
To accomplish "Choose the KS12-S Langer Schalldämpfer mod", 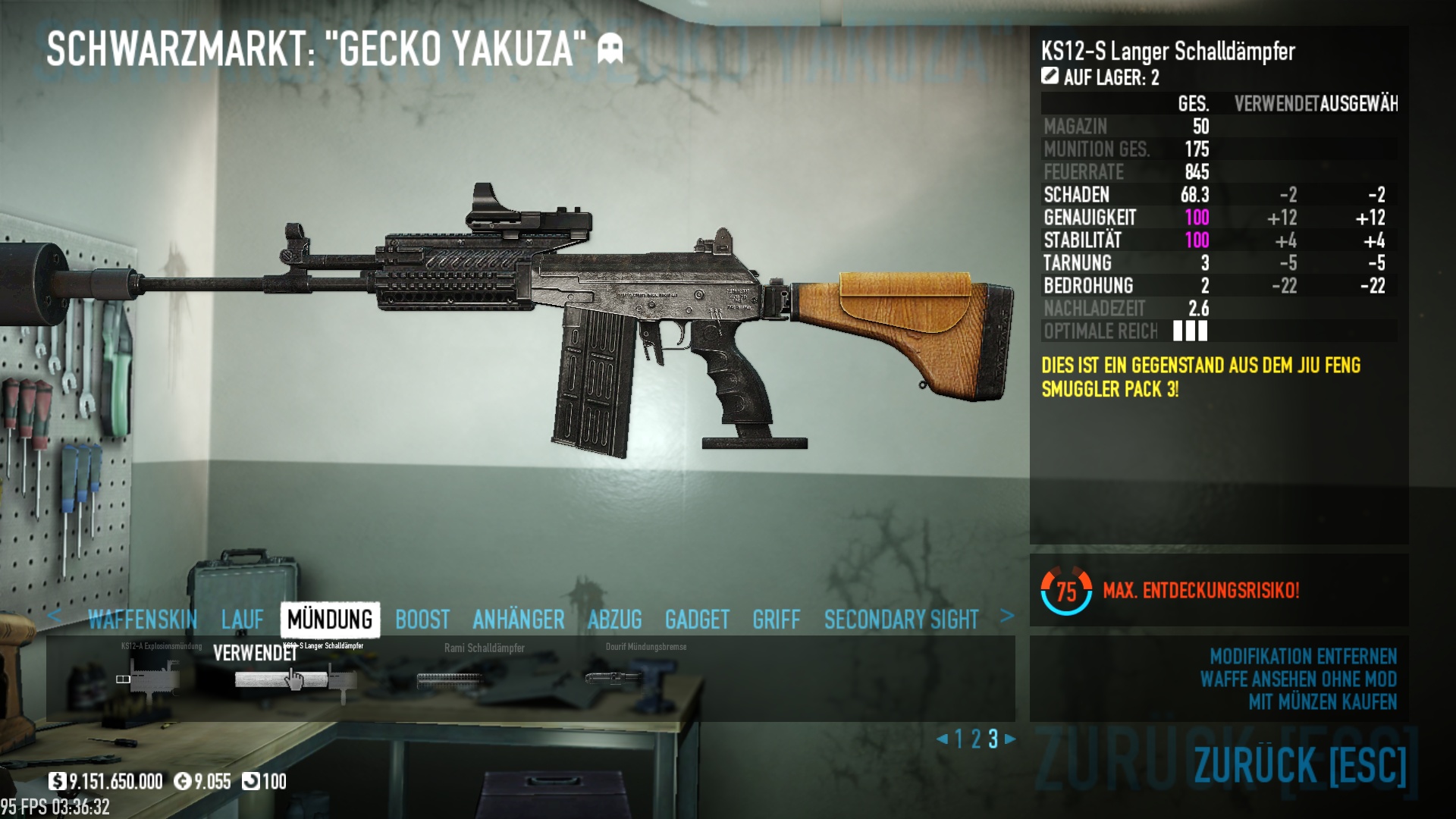I will tap(294, 679).
